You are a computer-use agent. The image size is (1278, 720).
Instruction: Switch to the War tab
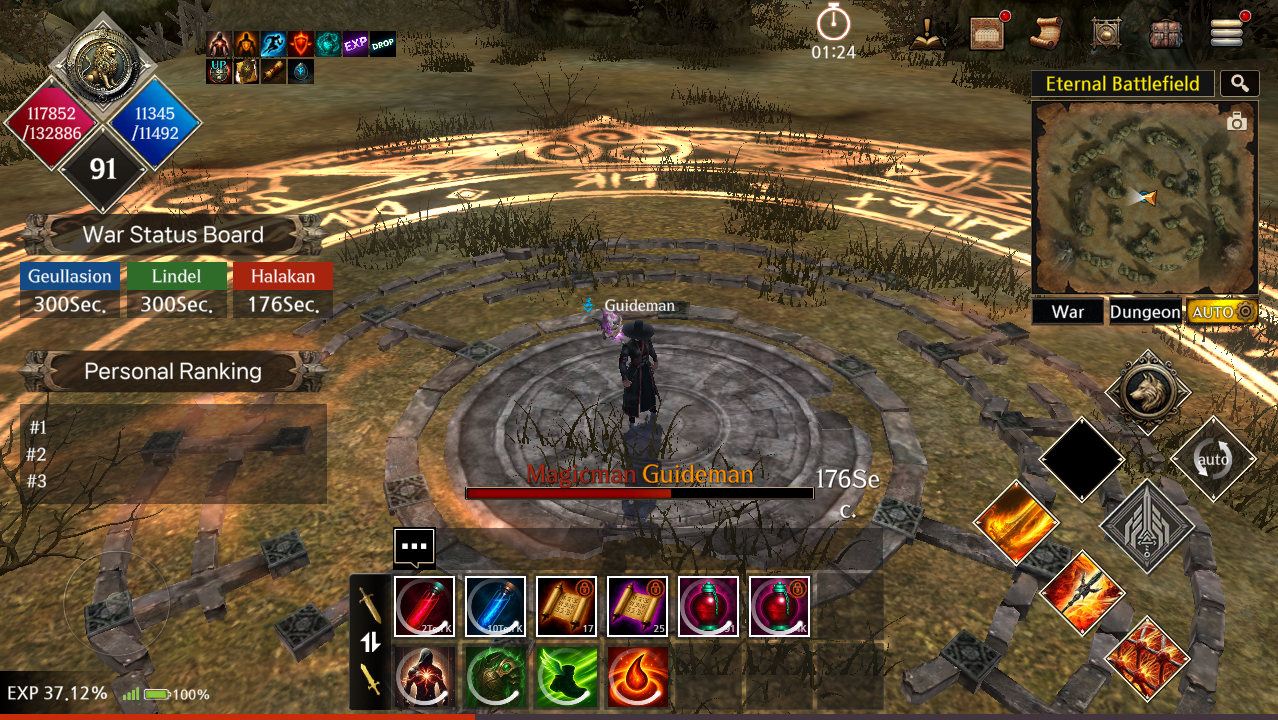point(1068,312)
